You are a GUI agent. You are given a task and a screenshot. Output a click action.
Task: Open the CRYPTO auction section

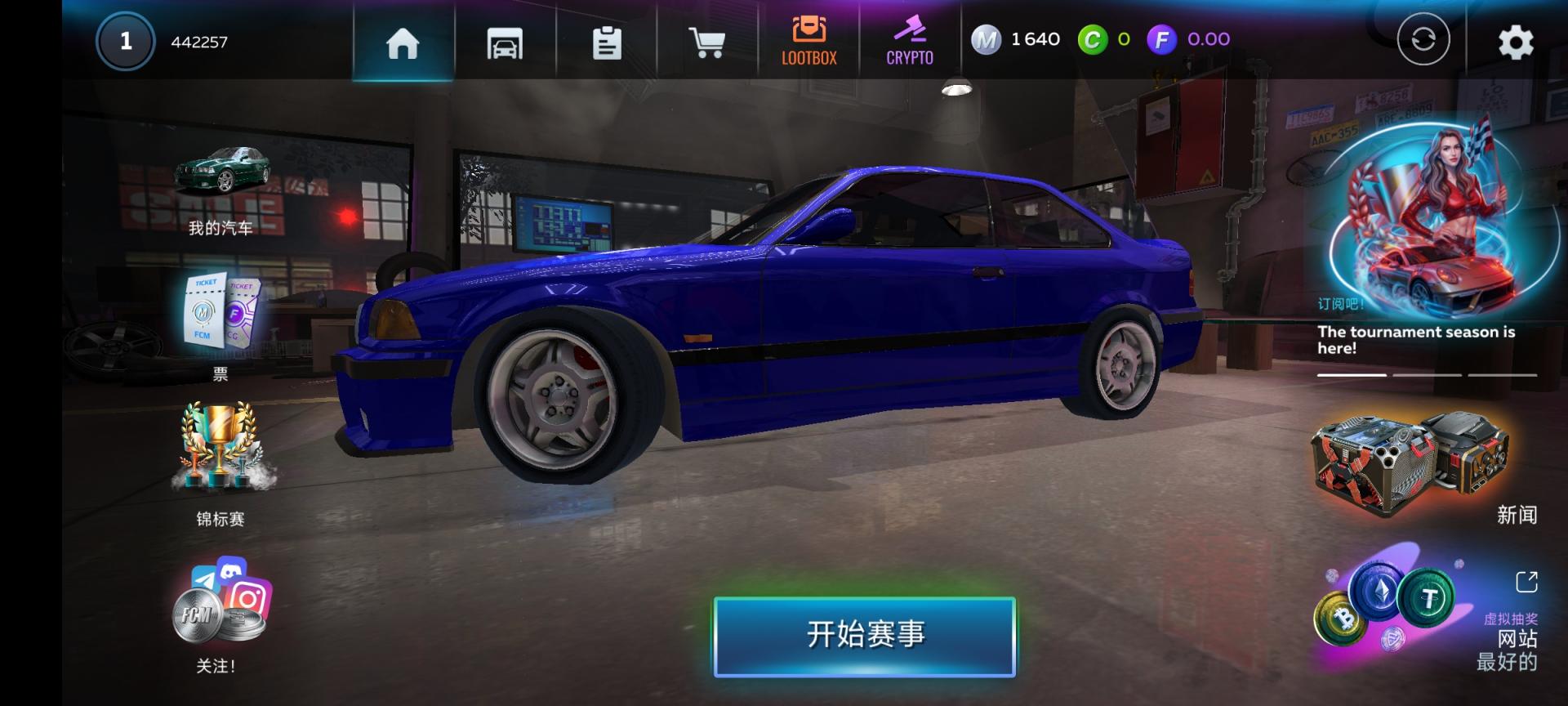[x=909, y=39]
